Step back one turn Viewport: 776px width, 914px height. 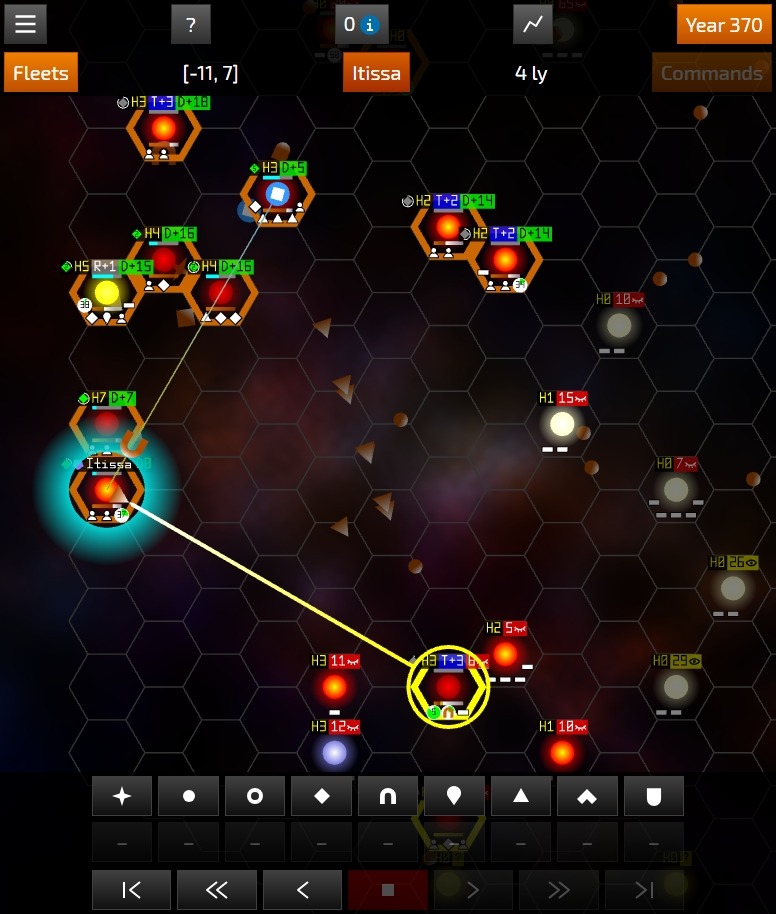pos(302,889)
